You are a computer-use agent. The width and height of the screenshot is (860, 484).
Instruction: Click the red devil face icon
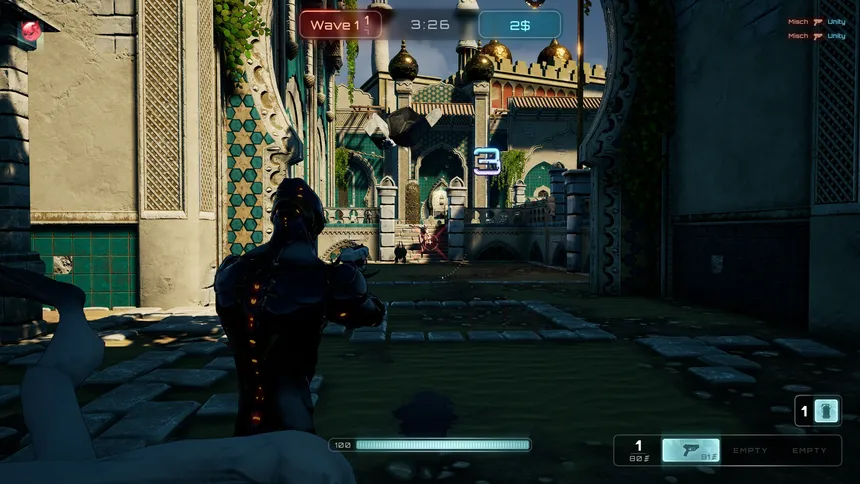(31, 31)
